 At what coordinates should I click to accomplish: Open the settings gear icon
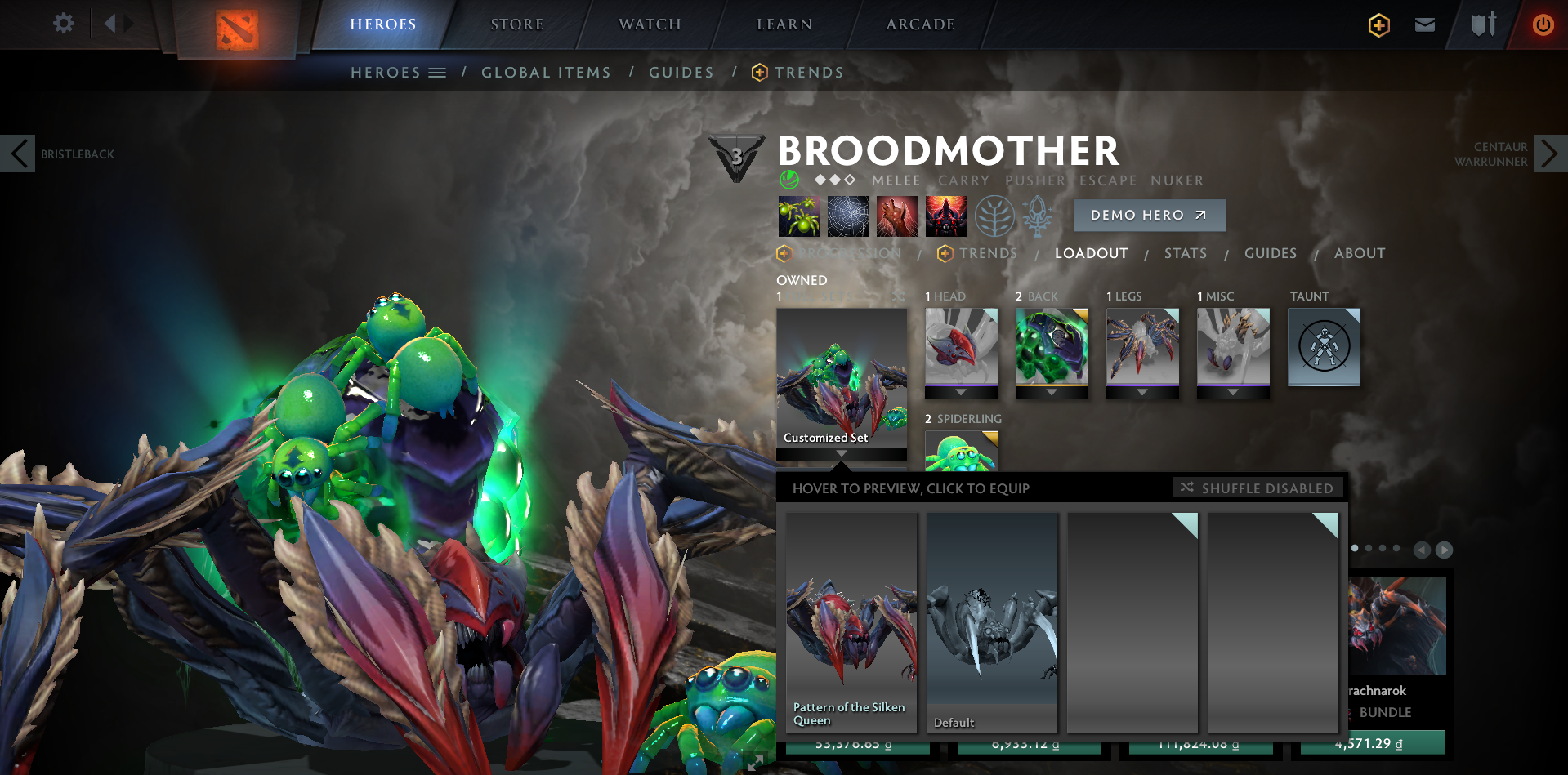pyautogui.click(x=64, y=24)
